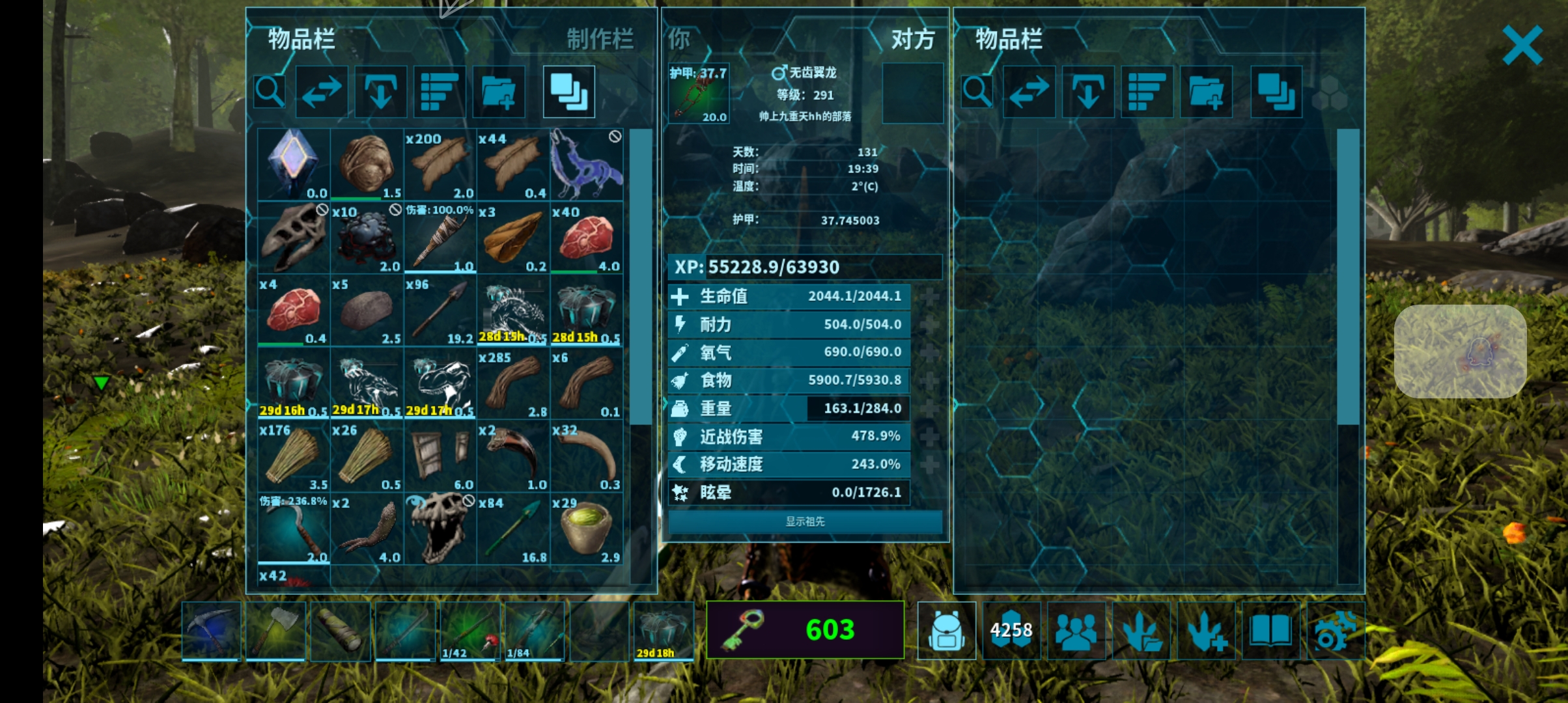Open the engrams icon labeled 4258

[1011, 630]
